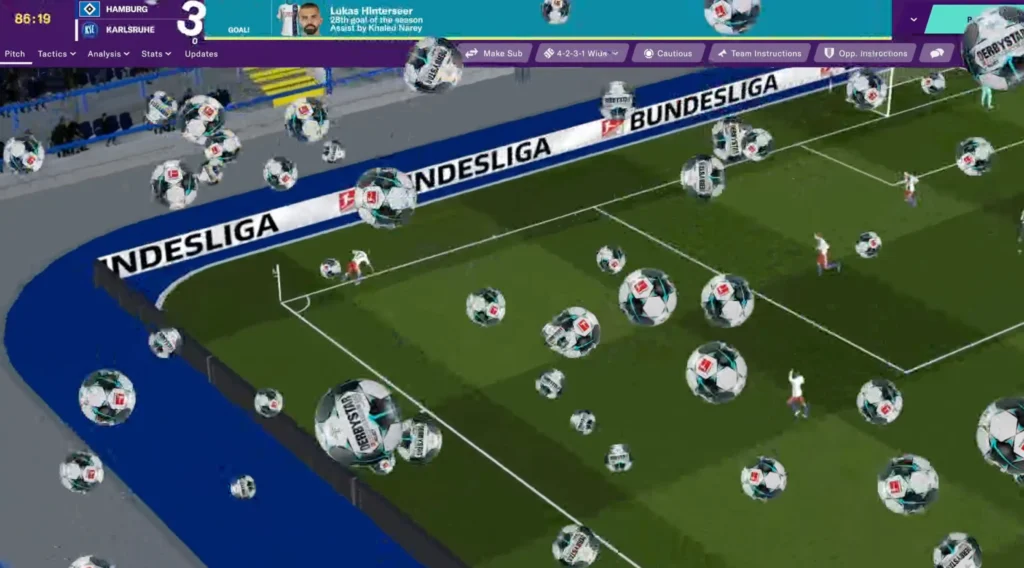1024x568 pixels.
Task: Open Team Instructions
Action: [x=759, y=53]
